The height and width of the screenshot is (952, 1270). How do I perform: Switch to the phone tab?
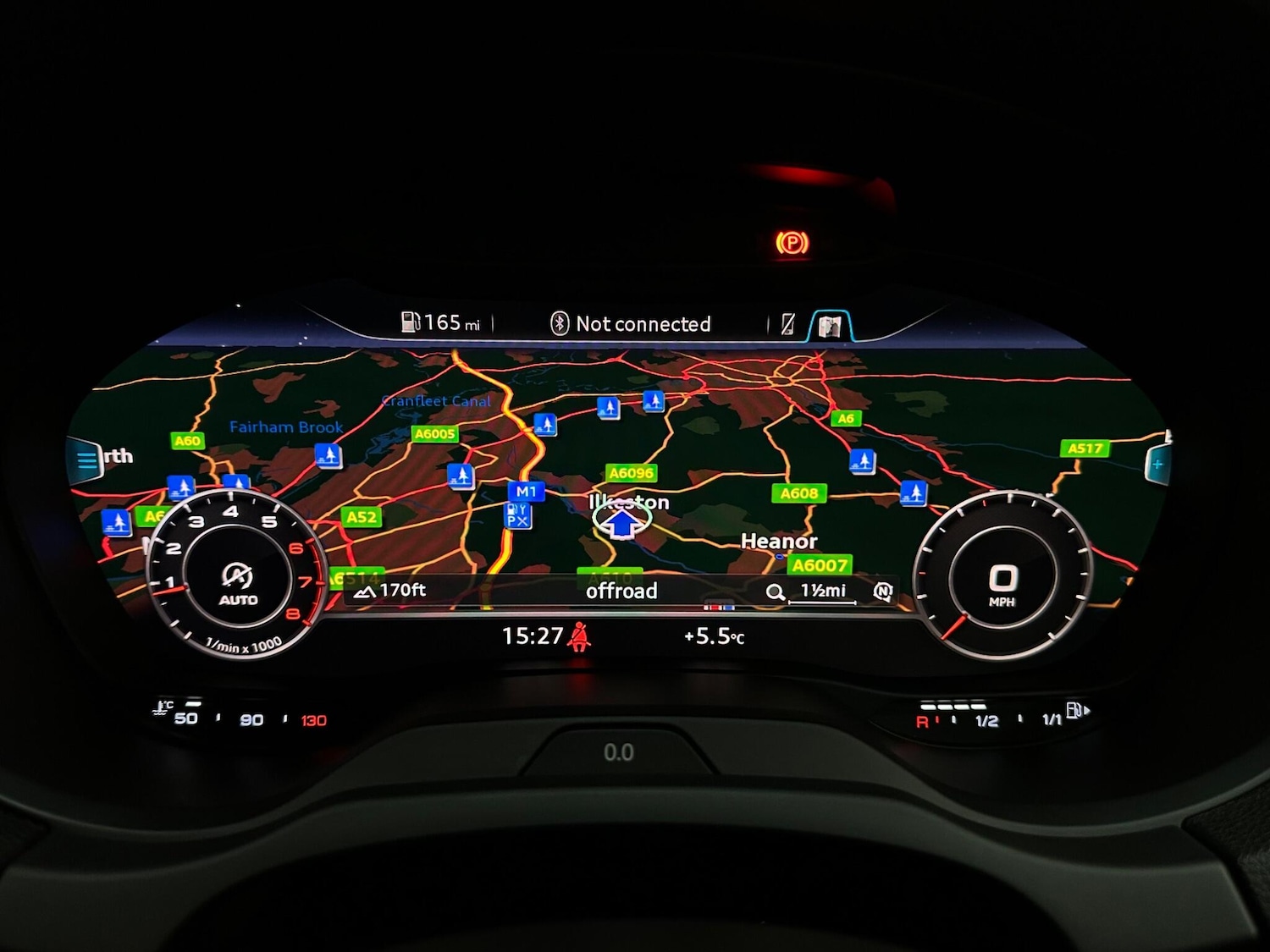788,324
